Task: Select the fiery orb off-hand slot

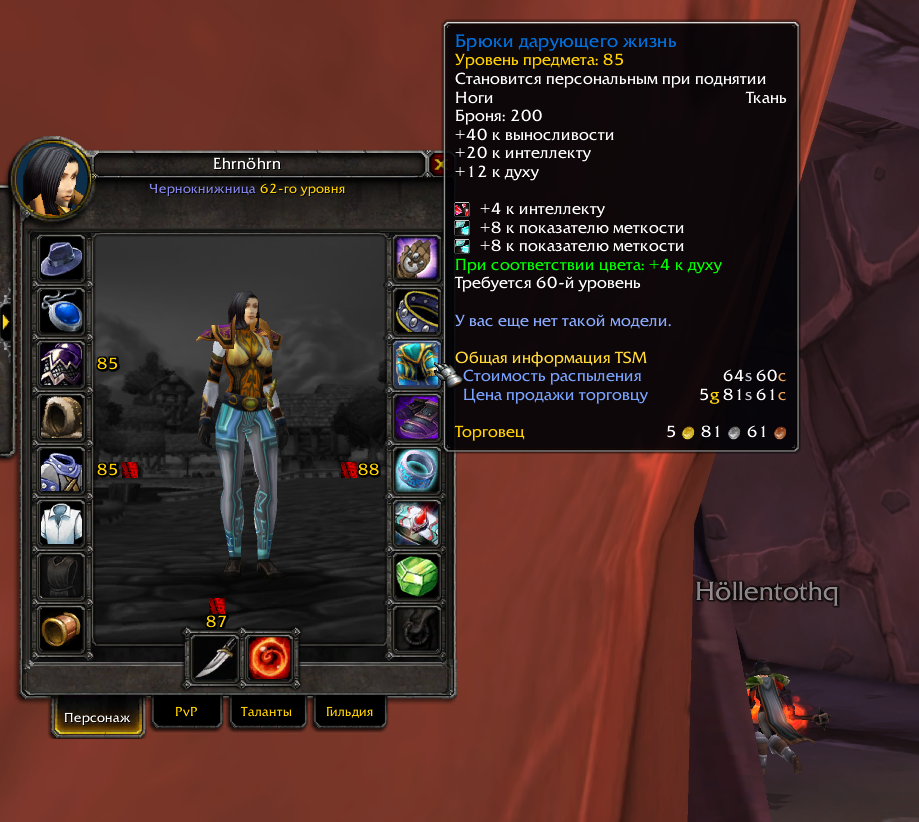Action: coord(269,657)
